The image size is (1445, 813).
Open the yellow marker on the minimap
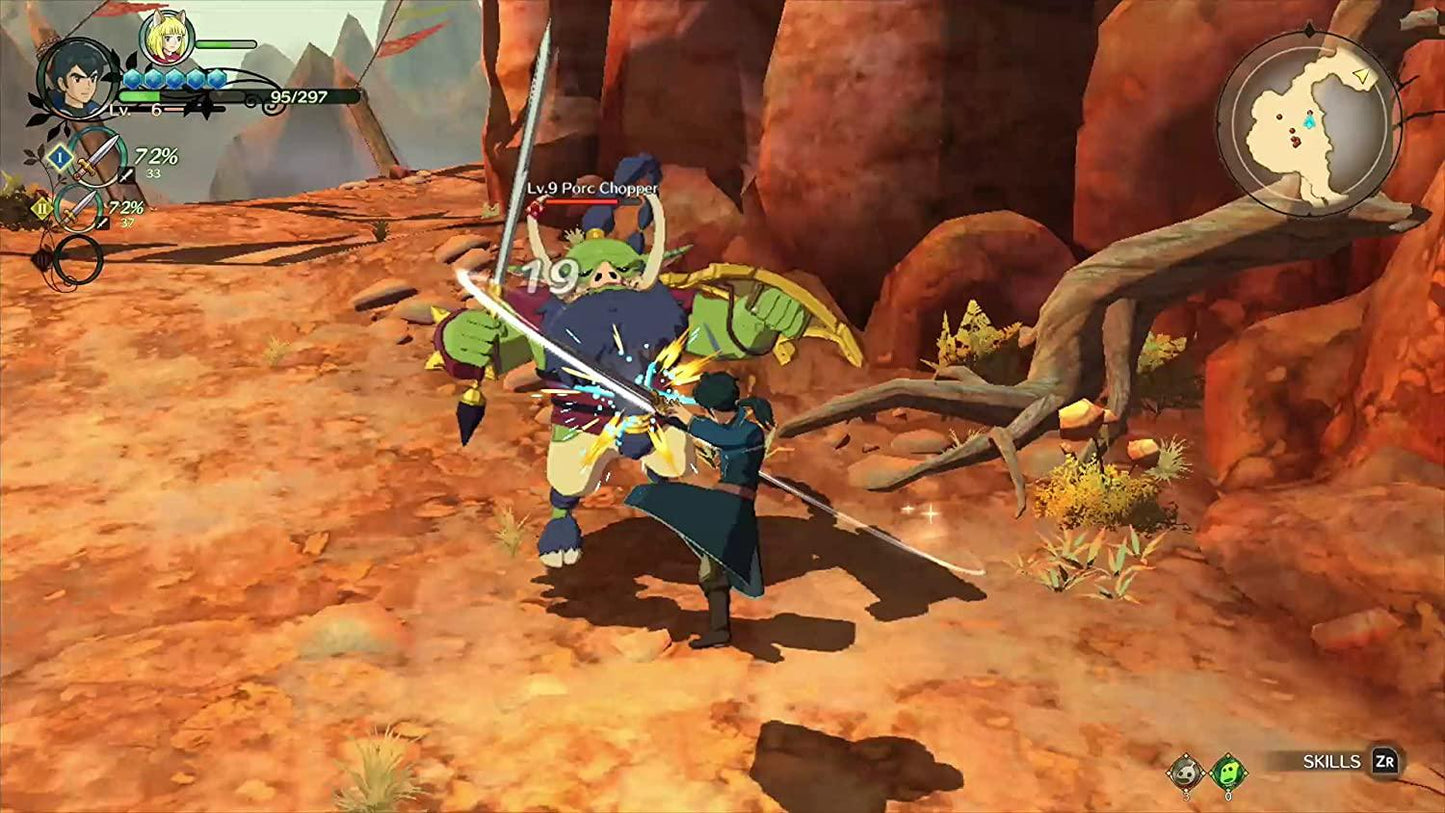(1360, 75)
